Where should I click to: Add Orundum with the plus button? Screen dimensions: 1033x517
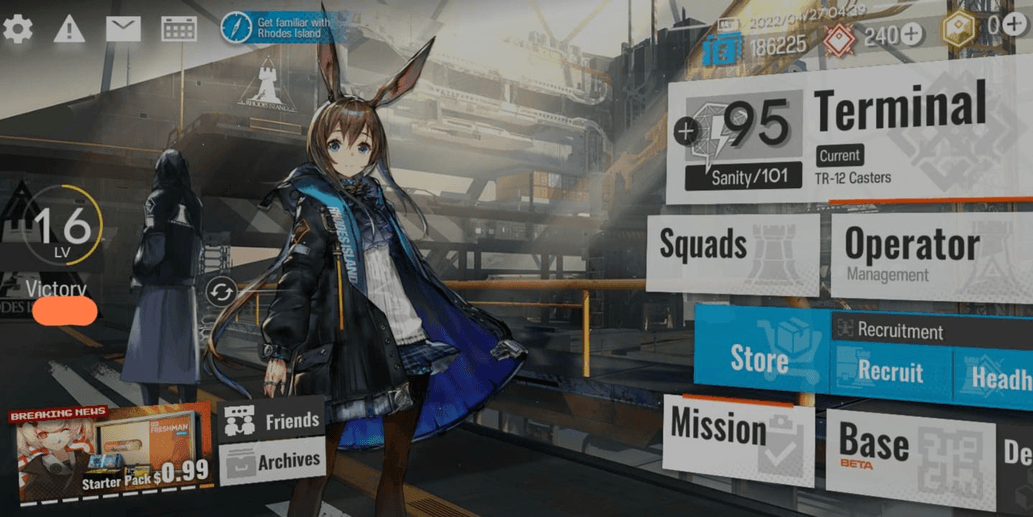(x=913, y=35)
